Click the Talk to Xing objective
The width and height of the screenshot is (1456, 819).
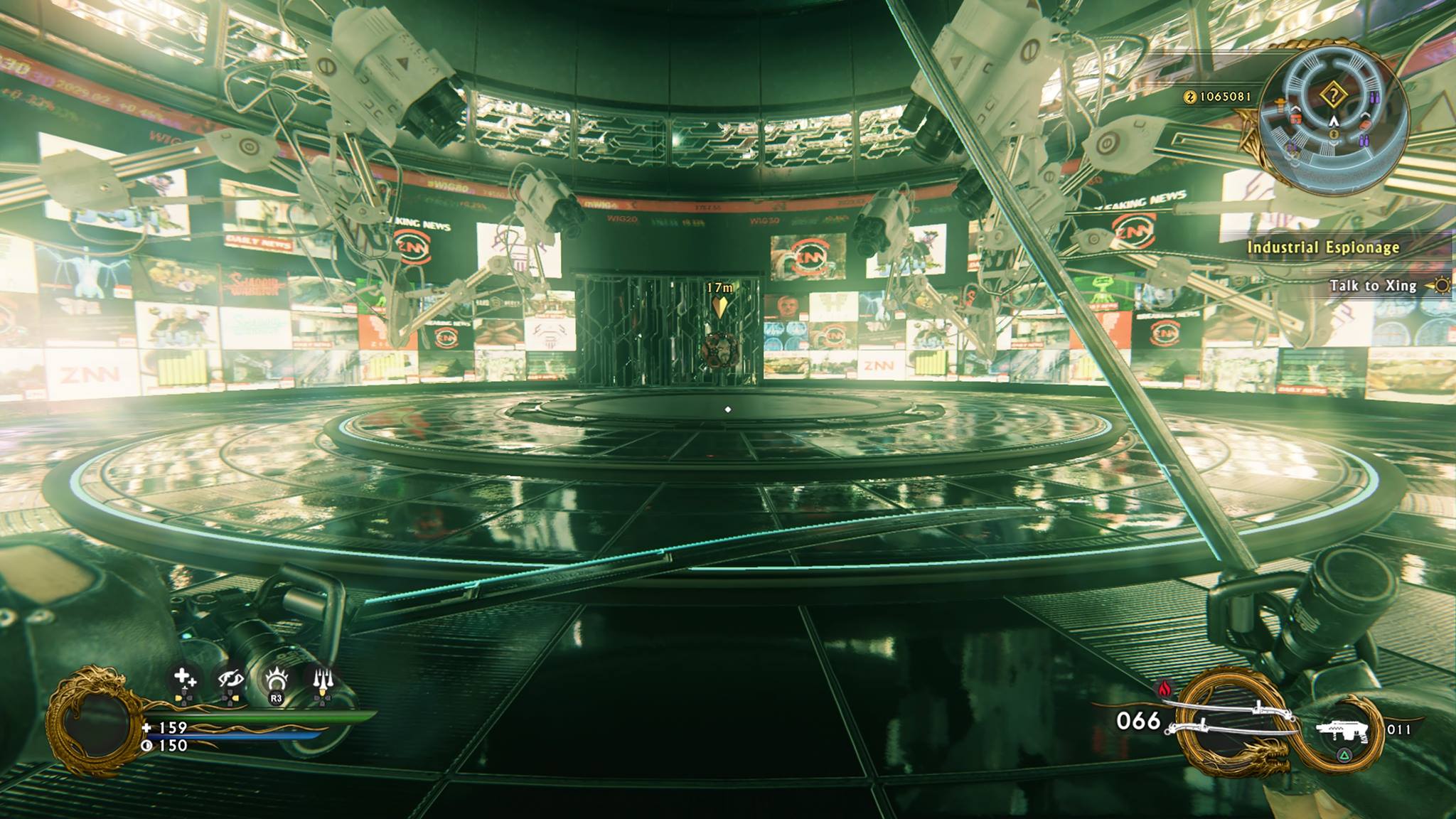coord(1374,286)
